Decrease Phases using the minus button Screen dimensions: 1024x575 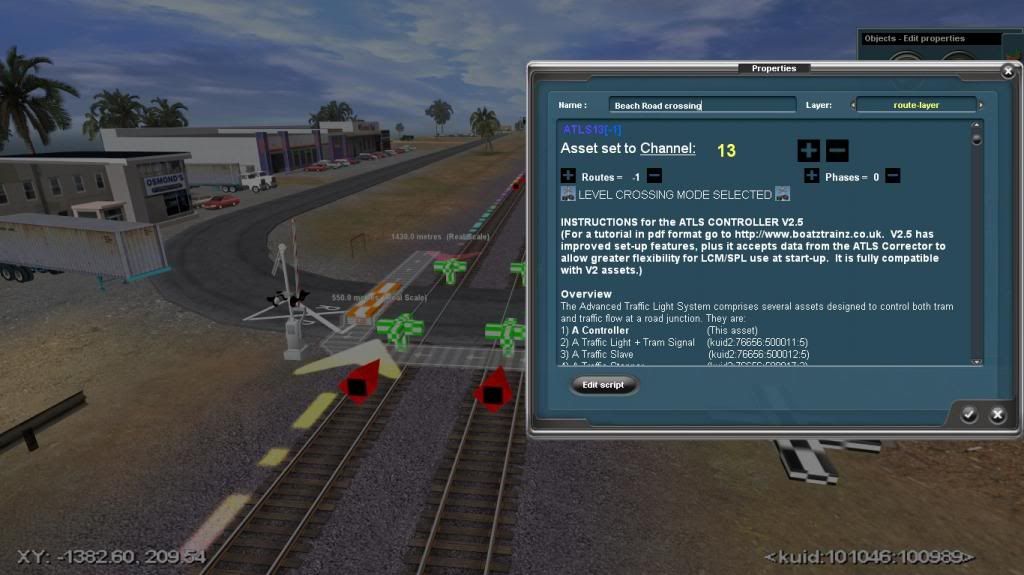point(892,176)
